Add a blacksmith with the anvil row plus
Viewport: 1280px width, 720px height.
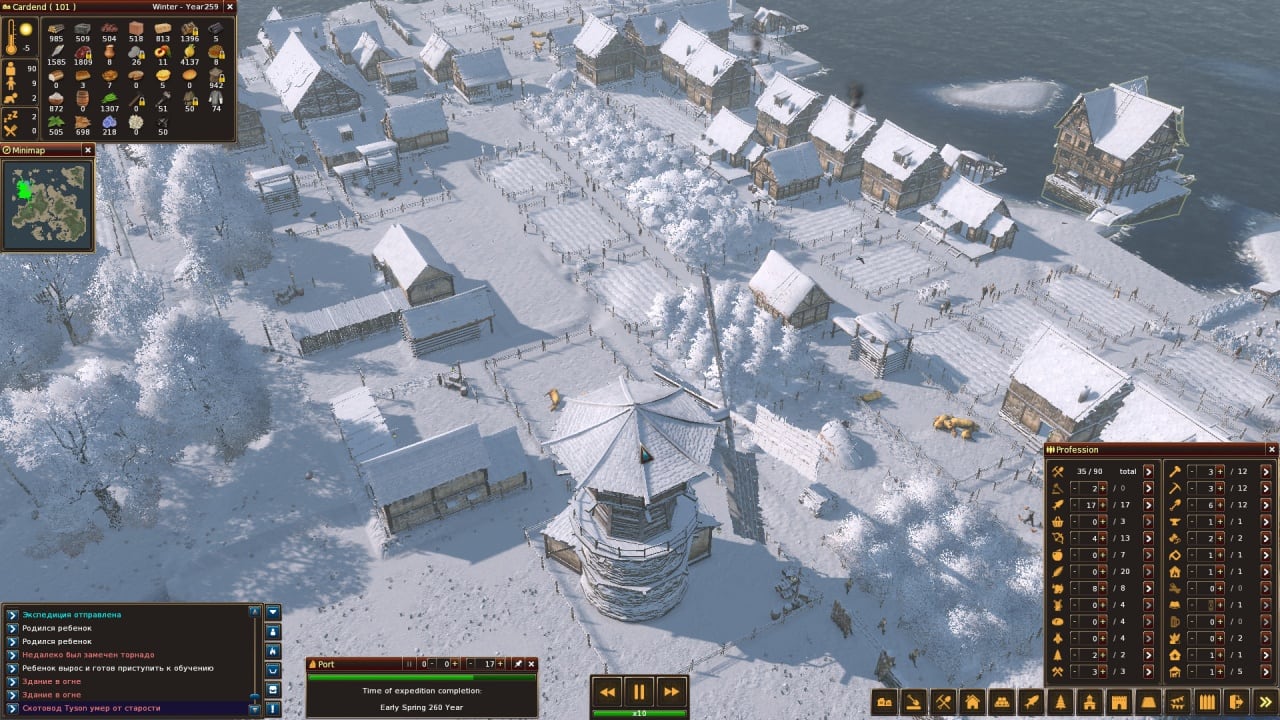click(1219, 521)
